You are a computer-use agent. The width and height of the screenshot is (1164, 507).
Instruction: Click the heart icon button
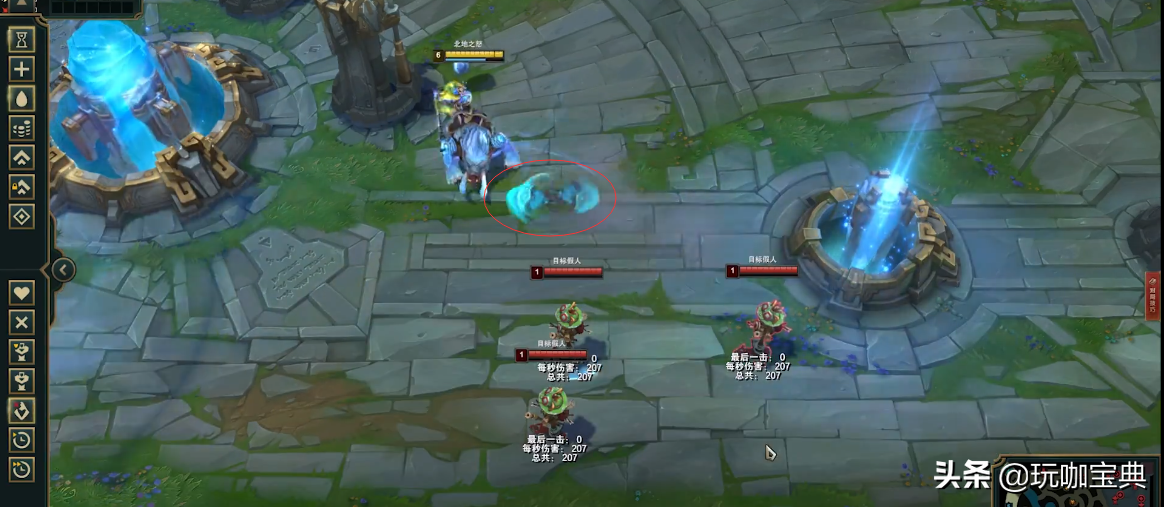click(x=22, y=293)
